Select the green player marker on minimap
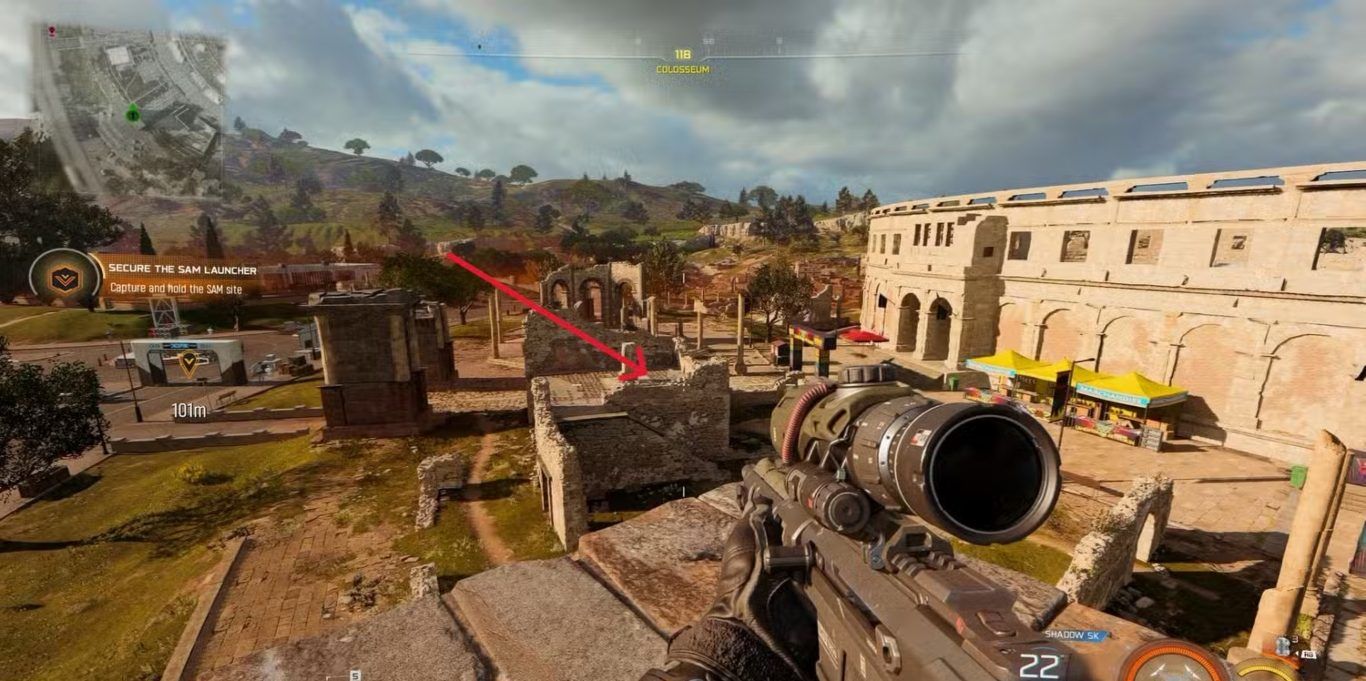 [132, 113]
